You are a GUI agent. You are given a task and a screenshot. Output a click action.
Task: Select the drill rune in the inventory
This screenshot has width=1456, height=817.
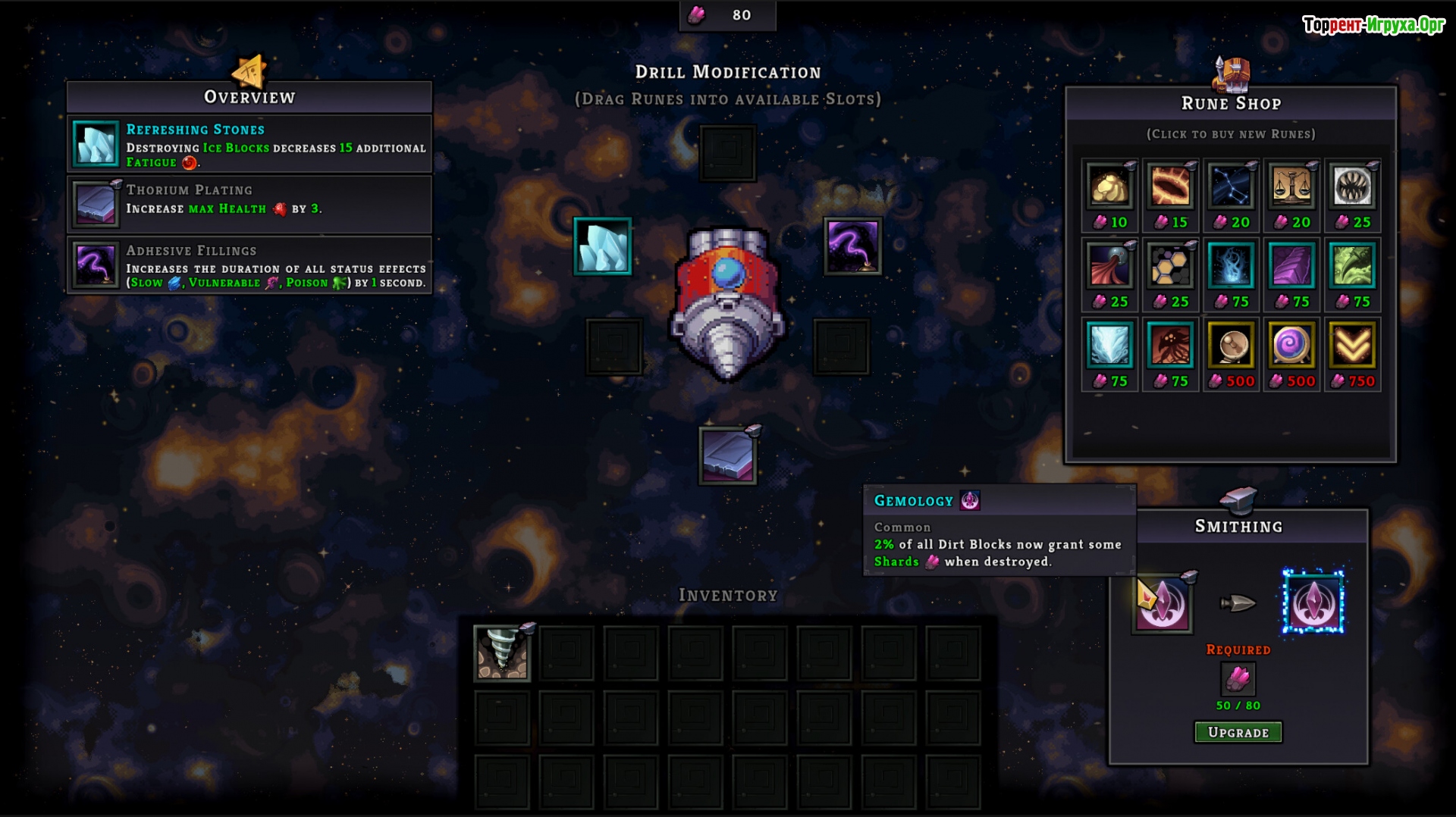(x=502, y=653)
